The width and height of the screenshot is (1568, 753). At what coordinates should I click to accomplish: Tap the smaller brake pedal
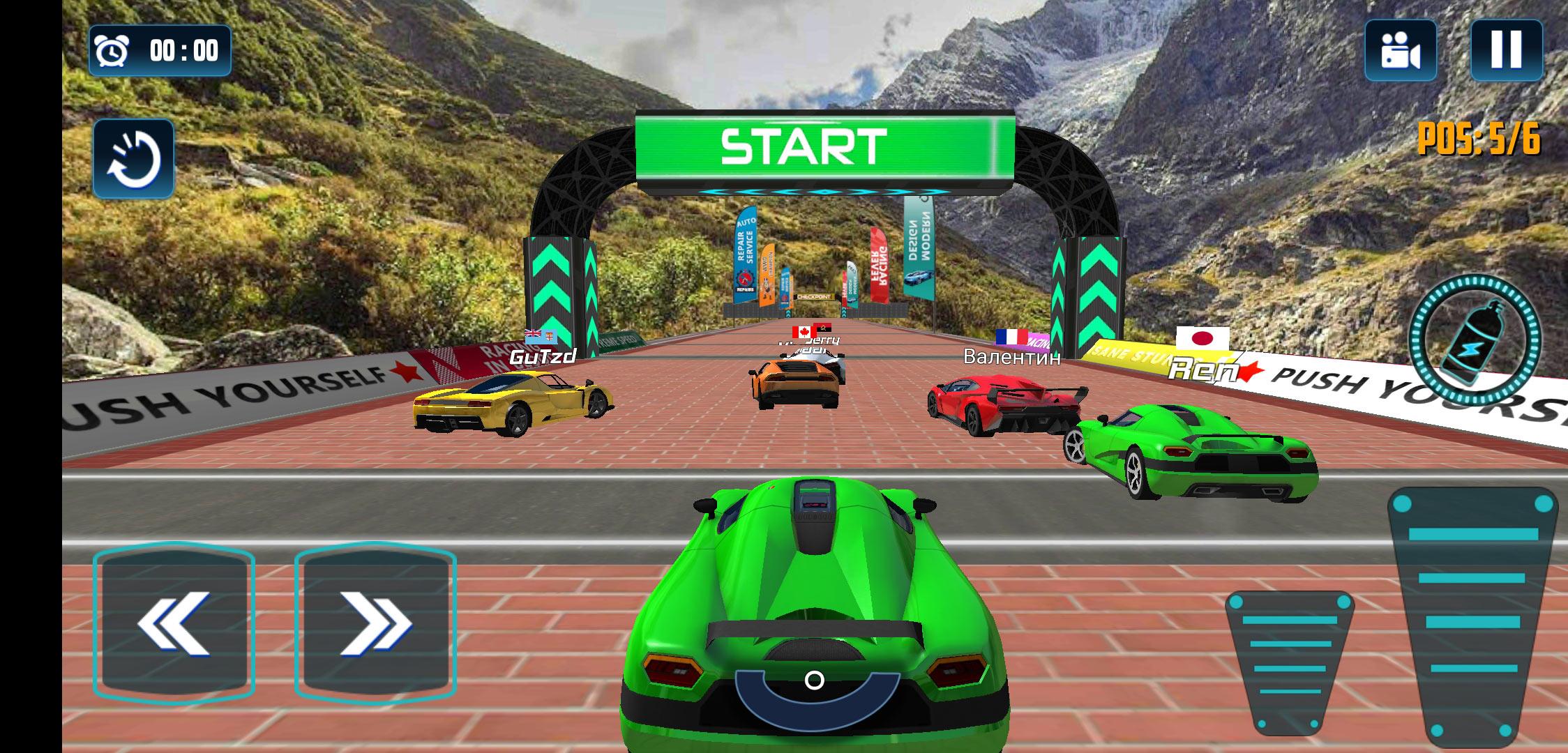click(x=1289, y=659)
